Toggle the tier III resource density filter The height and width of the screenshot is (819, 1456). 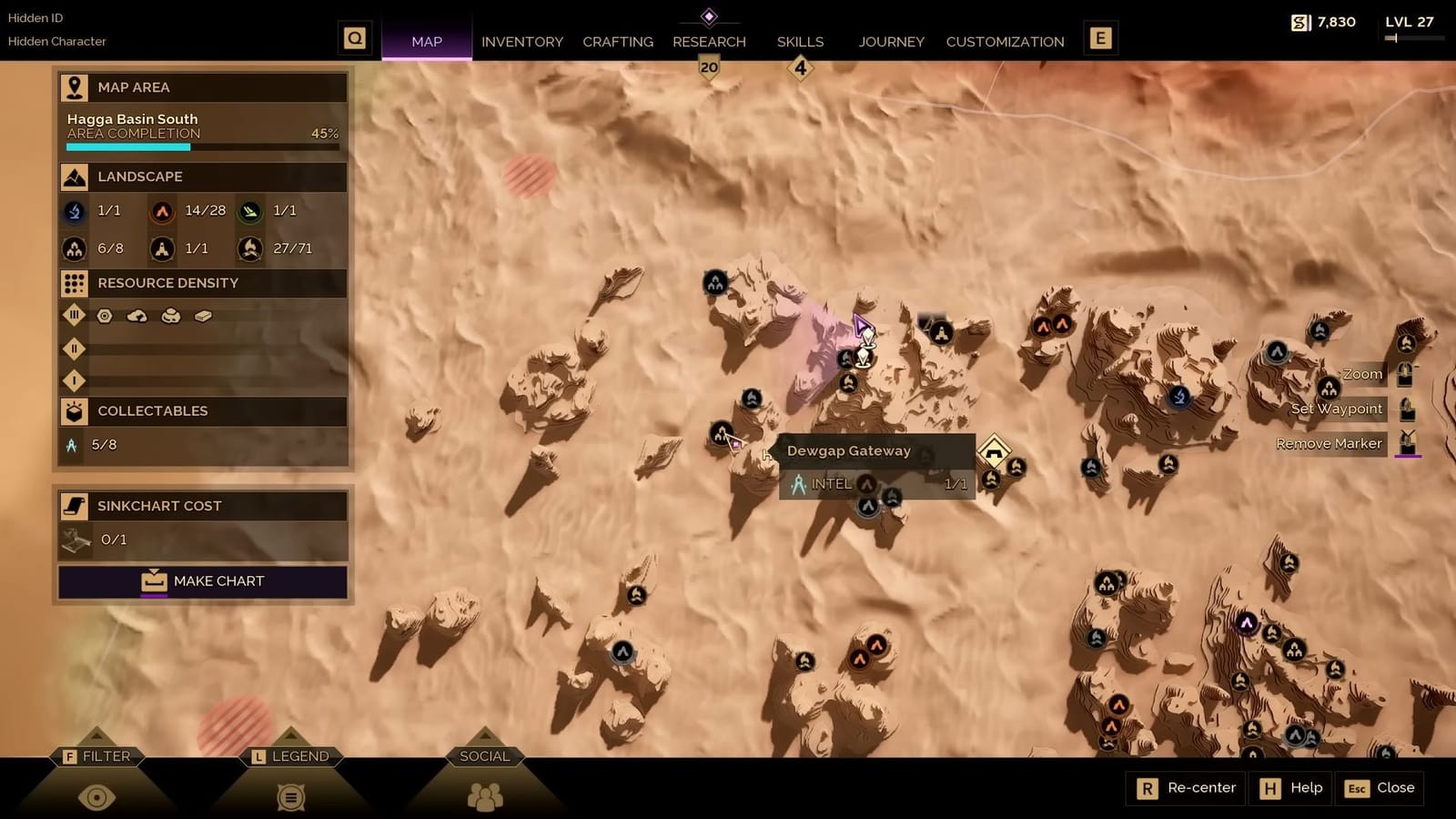pos(74,316)
